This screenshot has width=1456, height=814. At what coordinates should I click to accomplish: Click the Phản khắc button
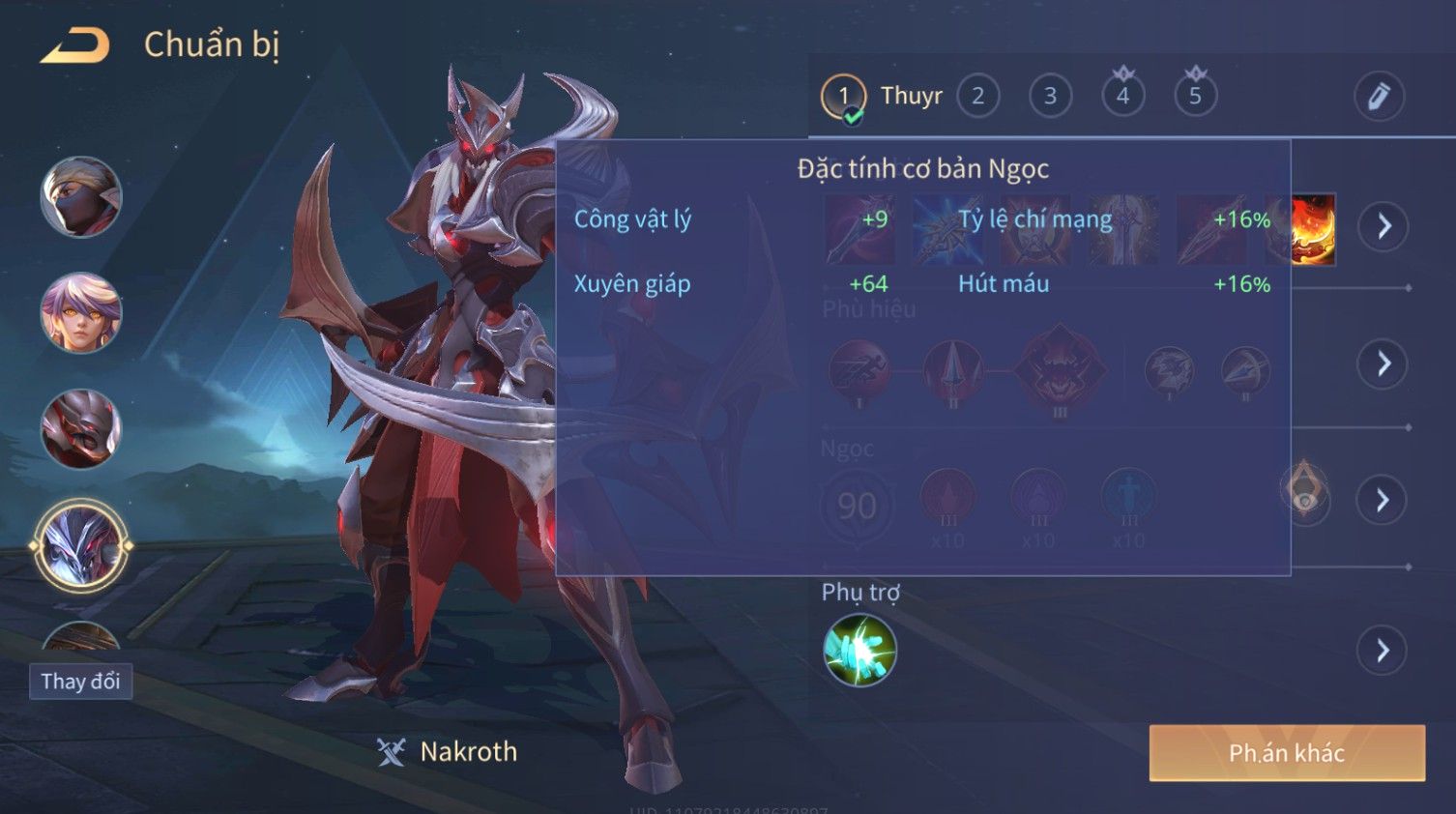[x=1286, y=753]
